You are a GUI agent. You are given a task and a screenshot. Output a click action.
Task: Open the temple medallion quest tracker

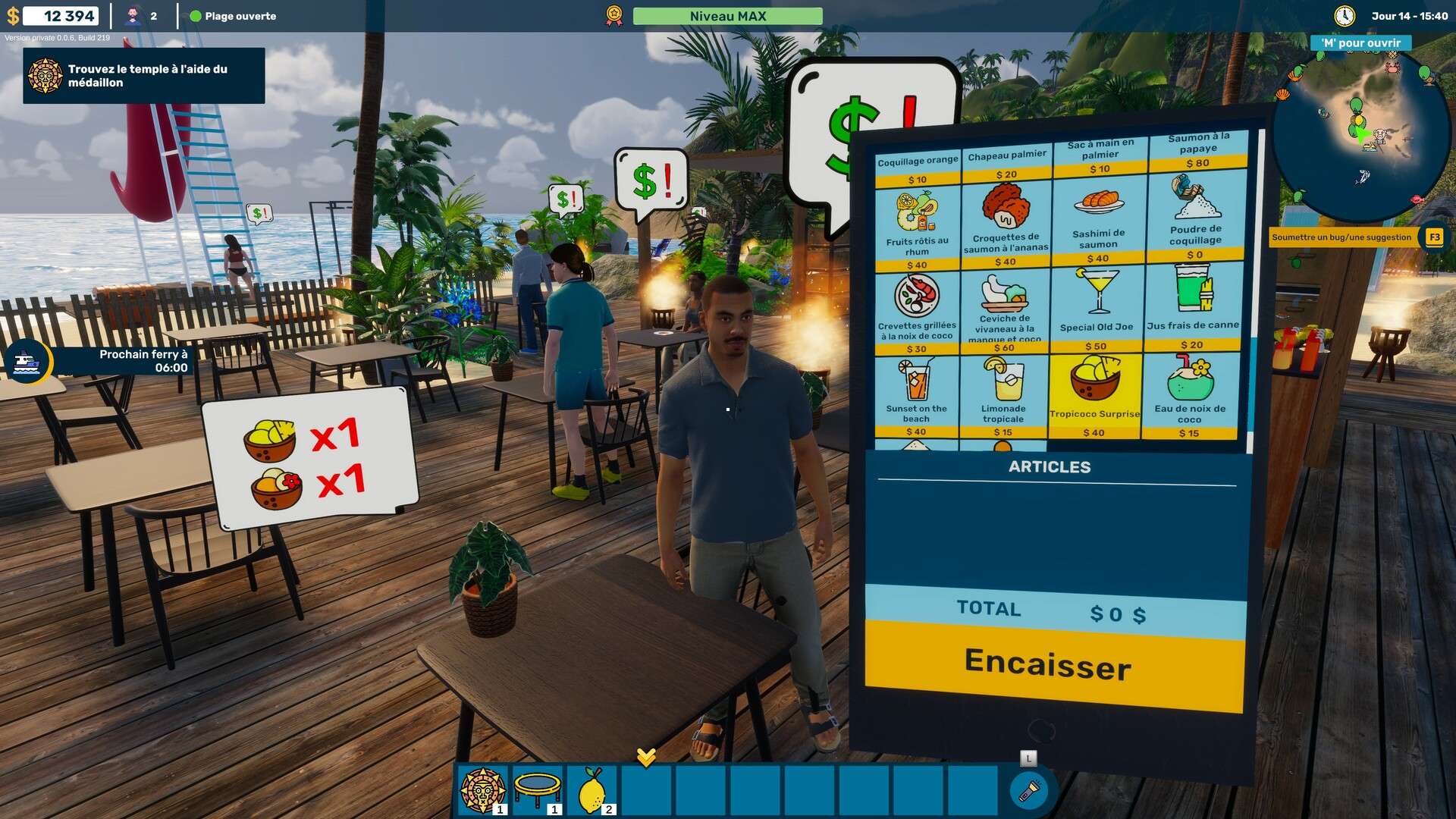pyautogui.click(x=144, y=76)
